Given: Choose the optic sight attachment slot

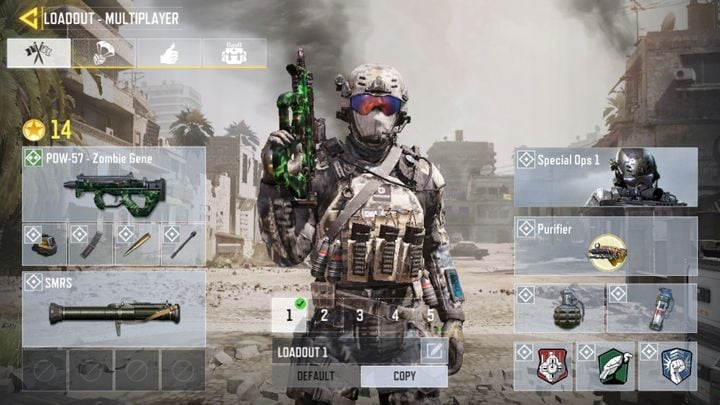Looking at the screenshot, I should [x=44, y=245].
